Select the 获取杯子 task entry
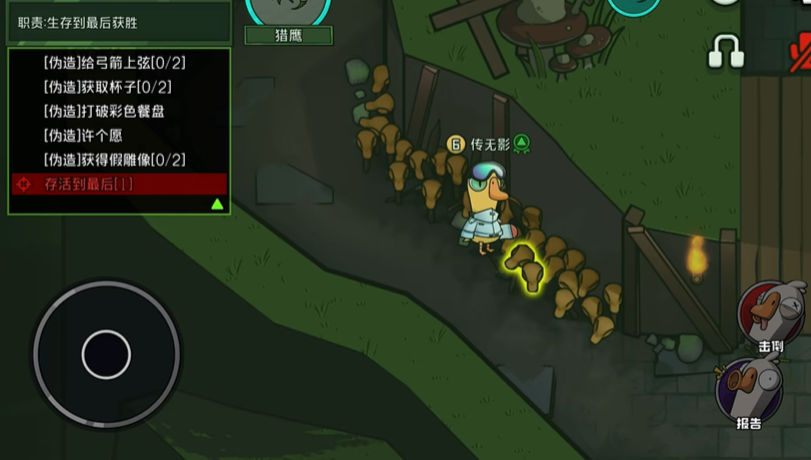Screen dimensions: 811x460 pos(107,87)
